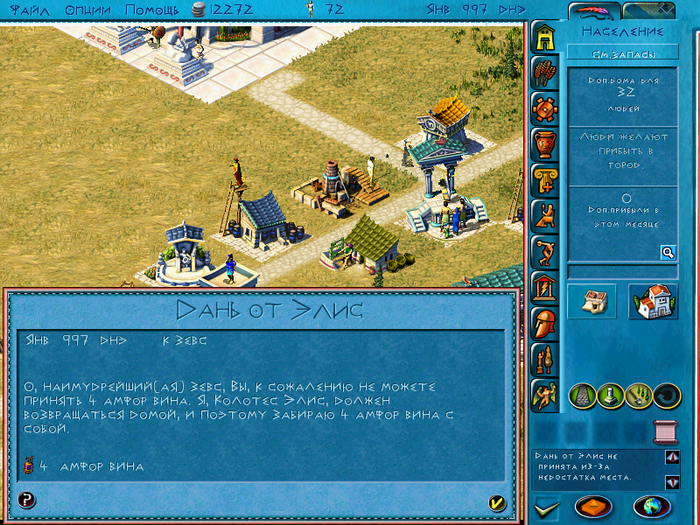Open the Помощь menu
The width and height of the screenshot is (700, 525).
(x=152, y=9)
